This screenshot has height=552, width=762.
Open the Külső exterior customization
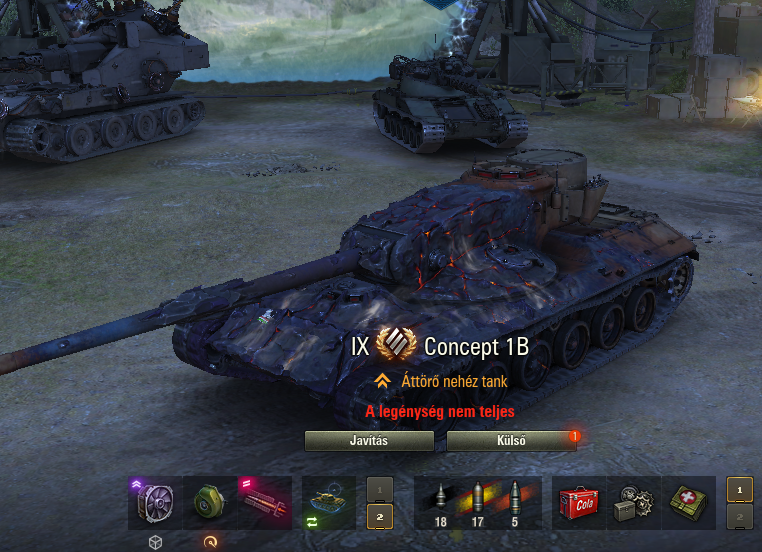pos(510,441)
